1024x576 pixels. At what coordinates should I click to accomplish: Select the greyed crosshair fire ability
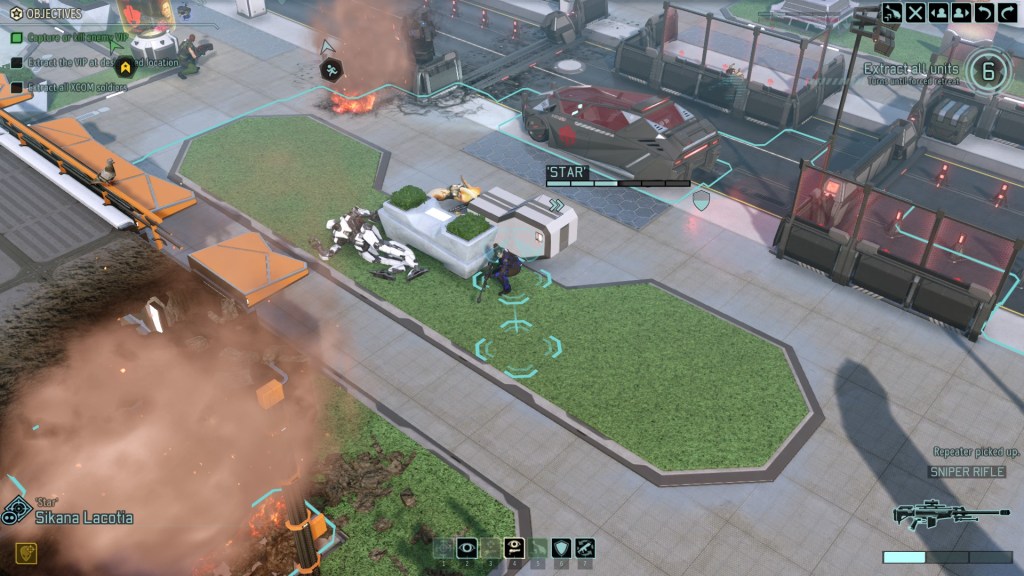[443, 547]
